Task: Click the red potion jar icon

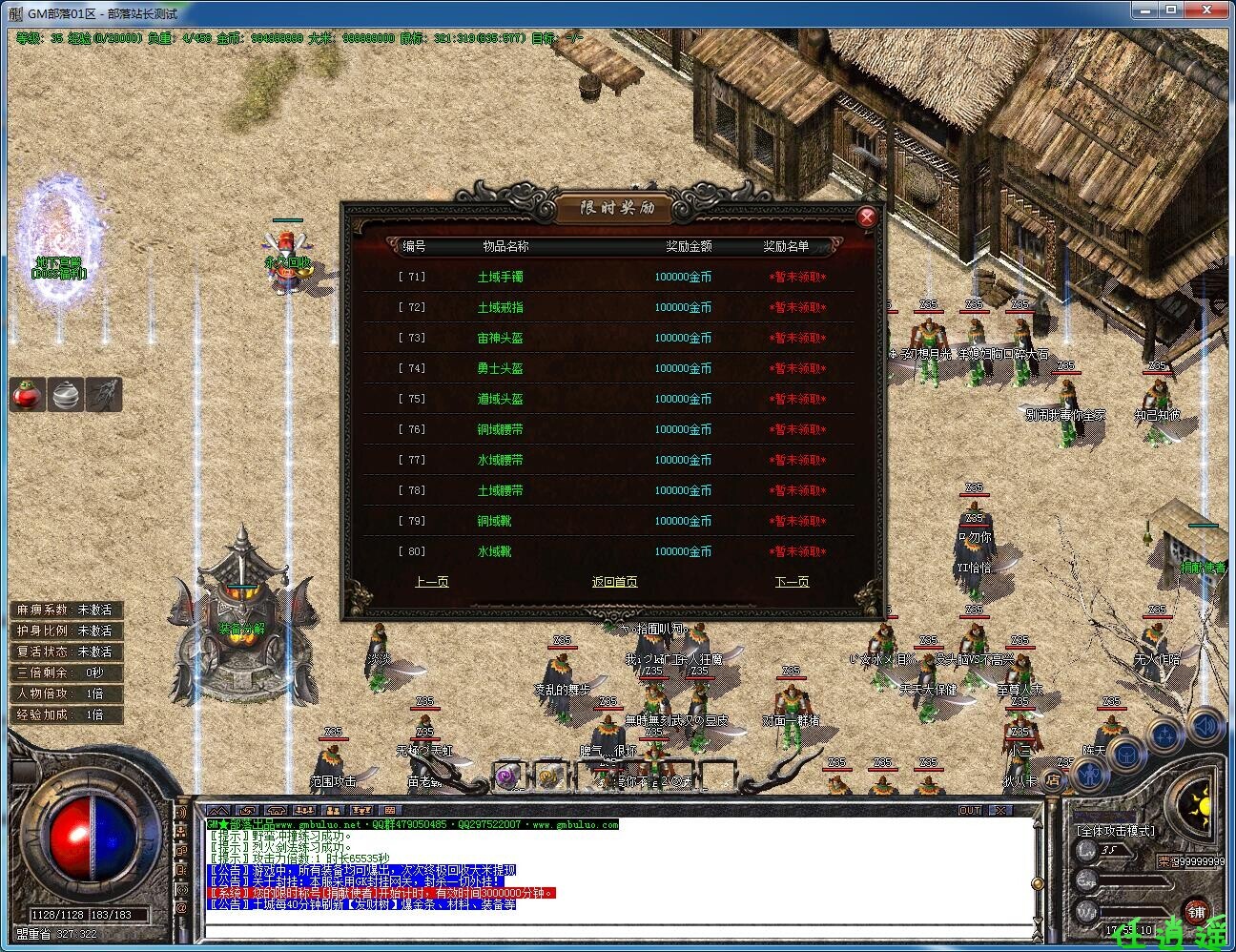Action: (x=28, y=394)
